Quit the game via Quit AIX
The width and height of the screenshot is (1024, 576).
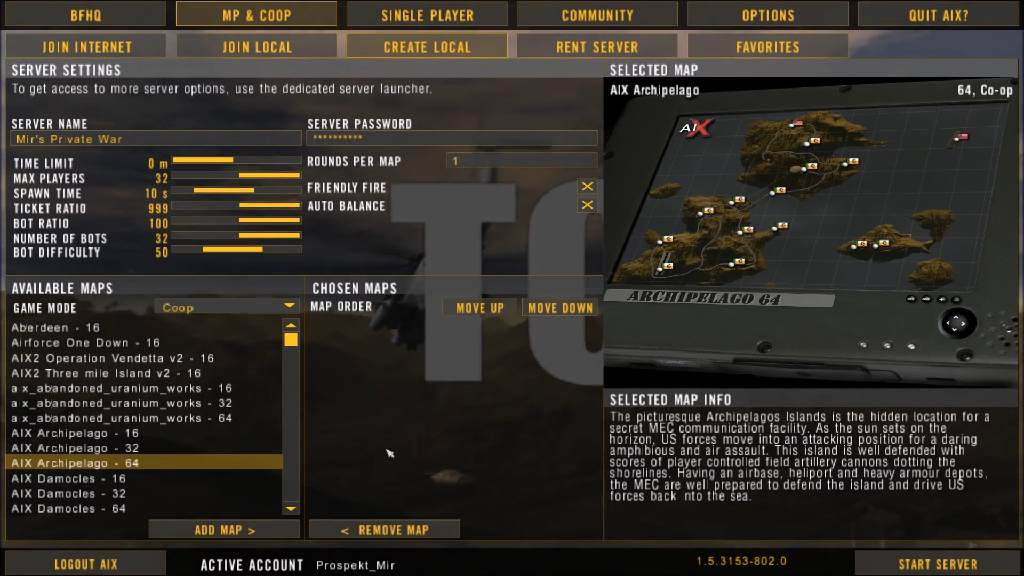coord(937,15)
